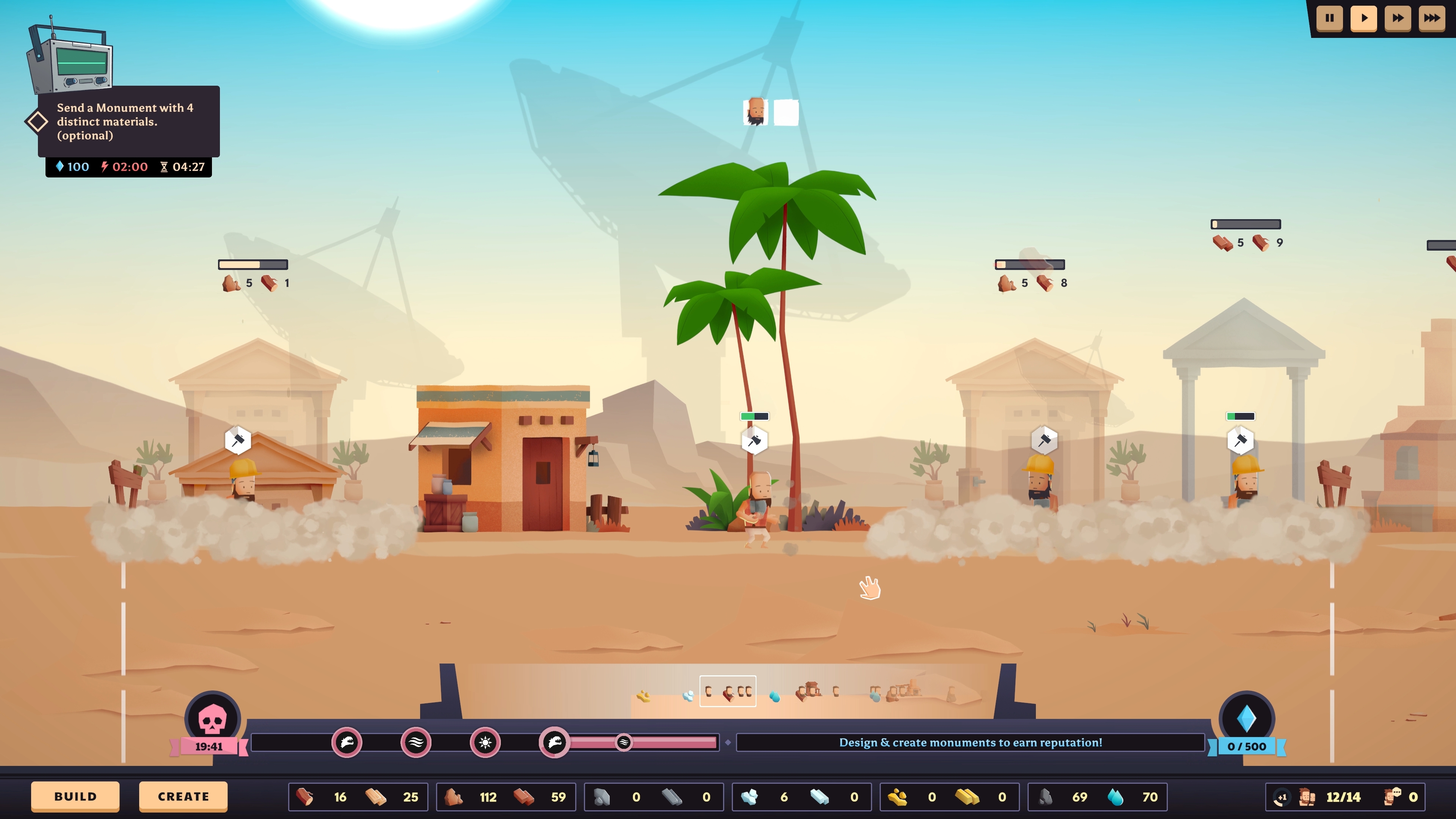Viewport: 1456px width, 819px height.
Task: Open the Create menu
Action: 182,796
